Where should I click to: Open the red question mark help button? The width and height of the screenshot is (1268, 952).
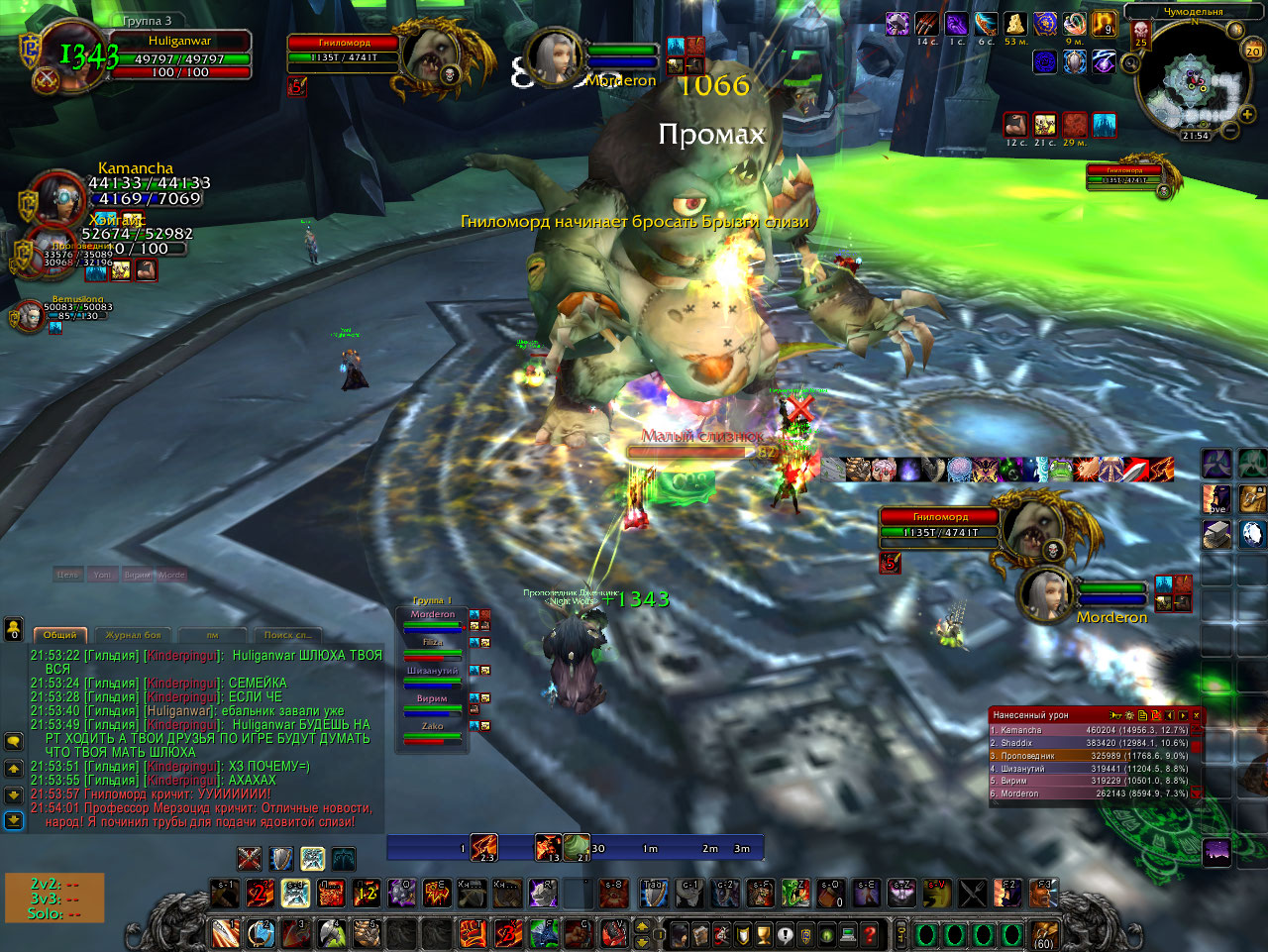[x=871, y=933]
